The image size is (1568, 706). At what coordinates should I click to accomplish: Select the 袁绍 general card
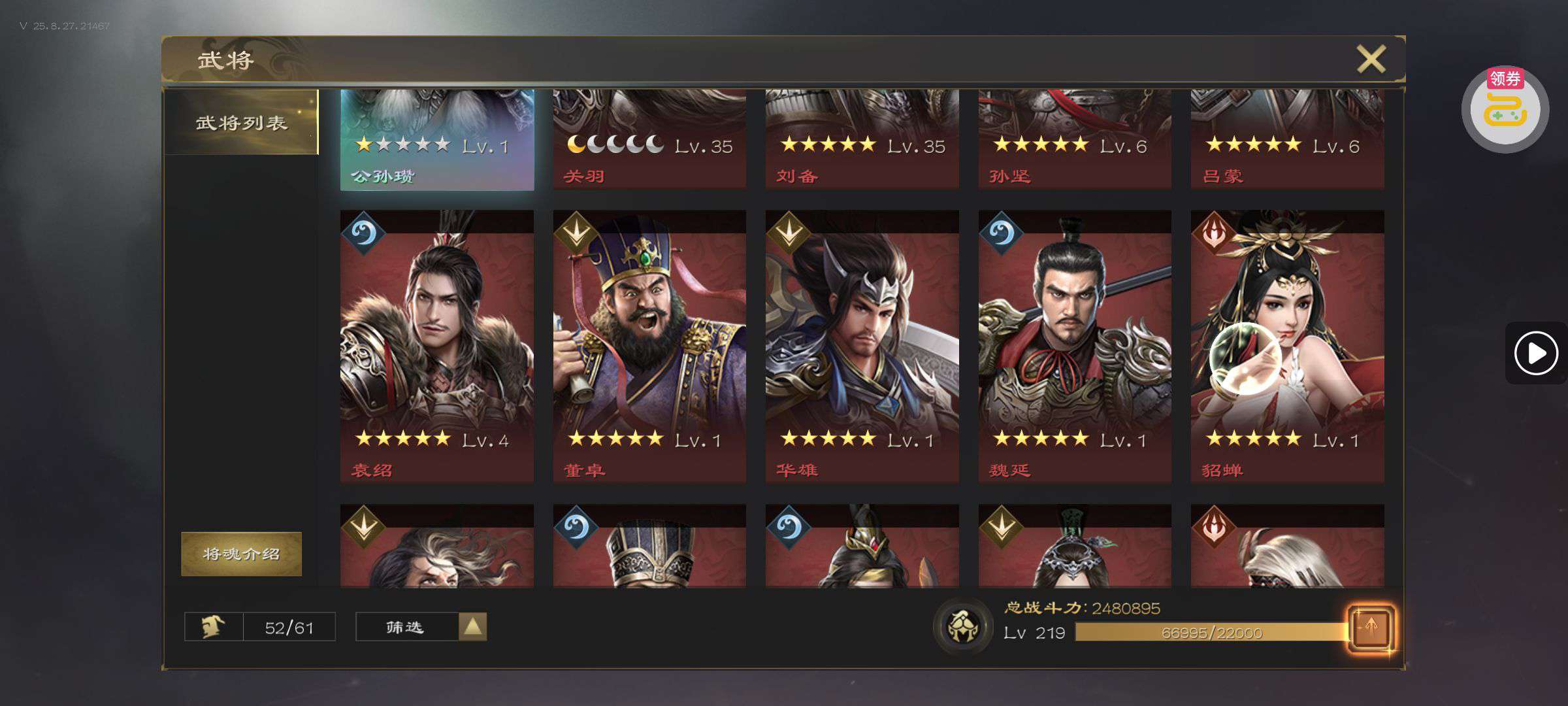(x=436, y=346)
